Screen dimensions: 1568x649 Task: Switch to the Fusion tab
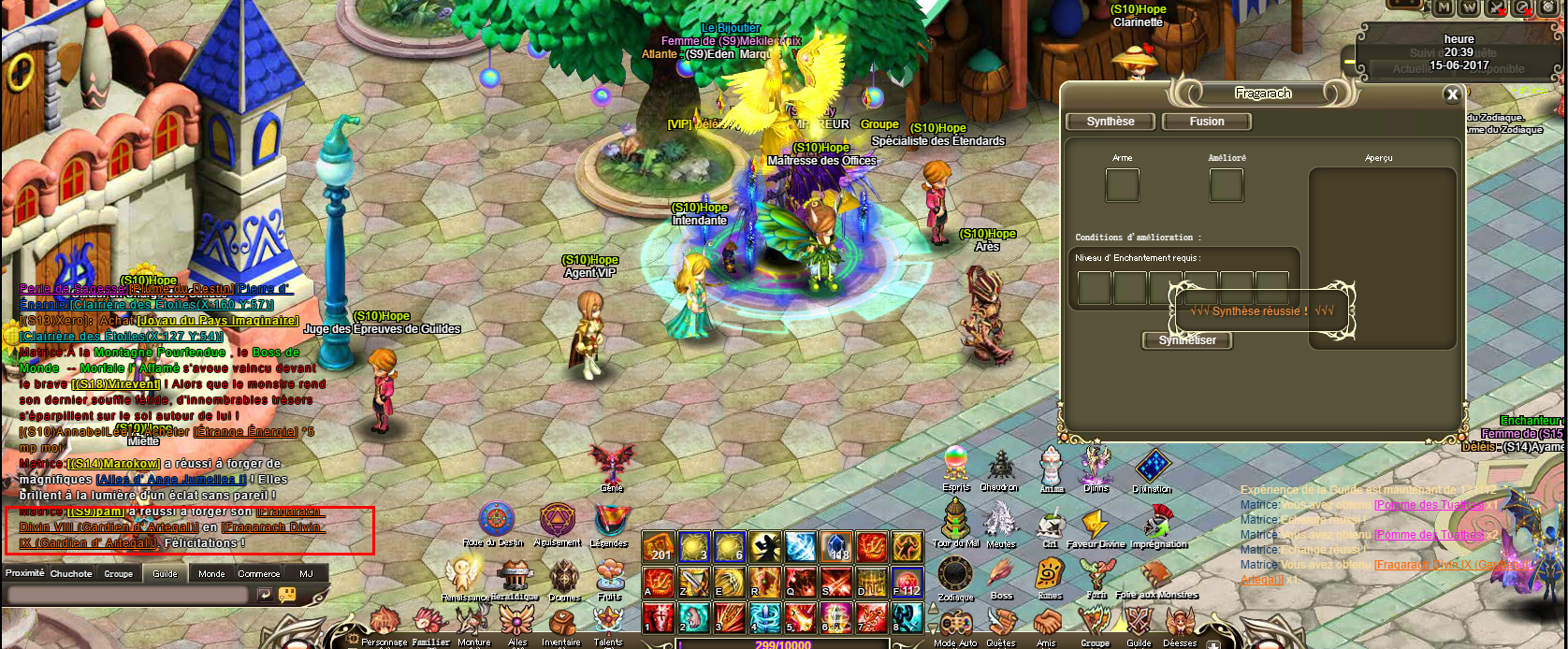pos(1207,122)
